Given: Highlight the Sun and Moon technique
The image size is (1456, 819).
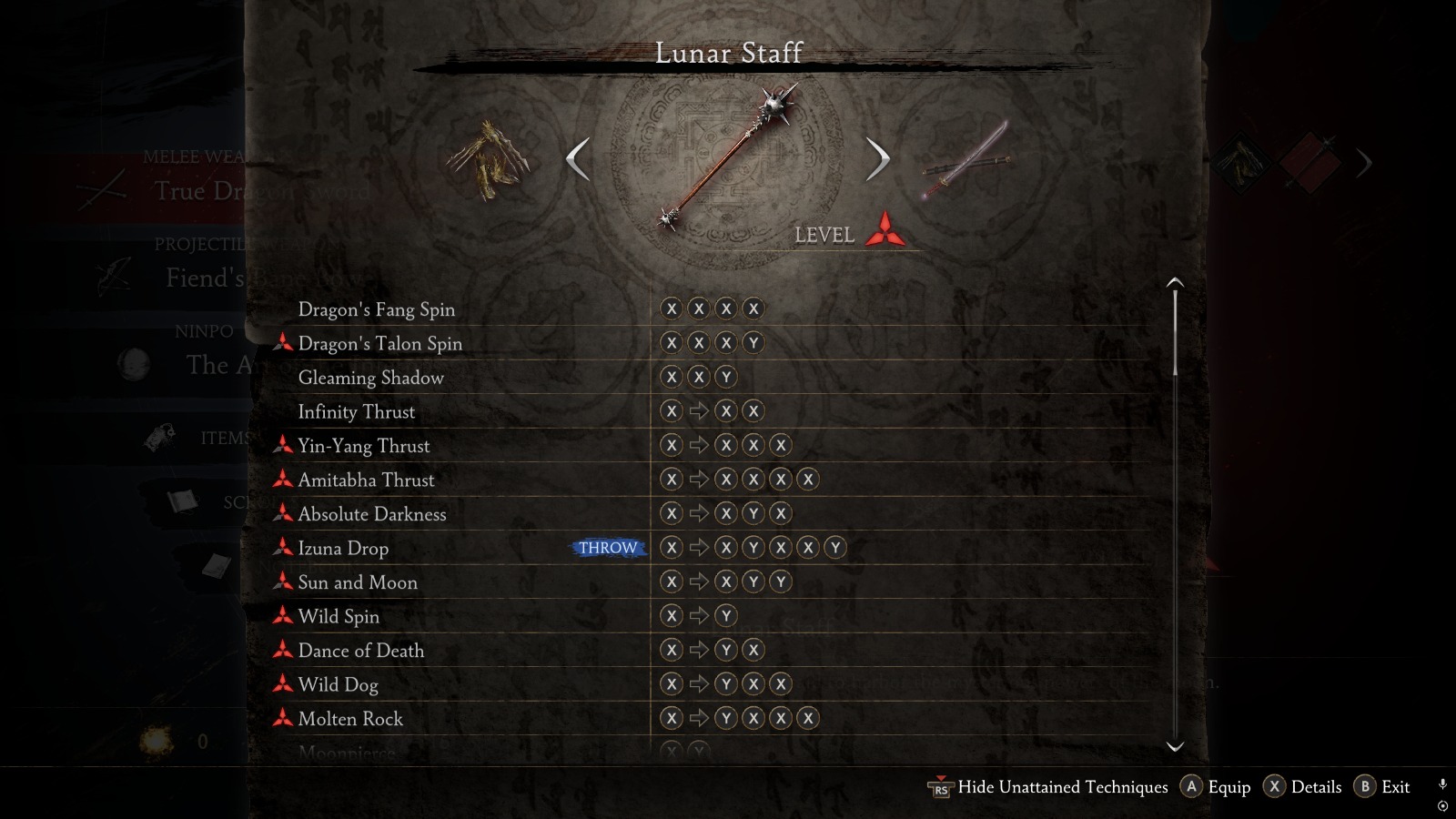Looking at the screenshot, I should coord(358,582).
